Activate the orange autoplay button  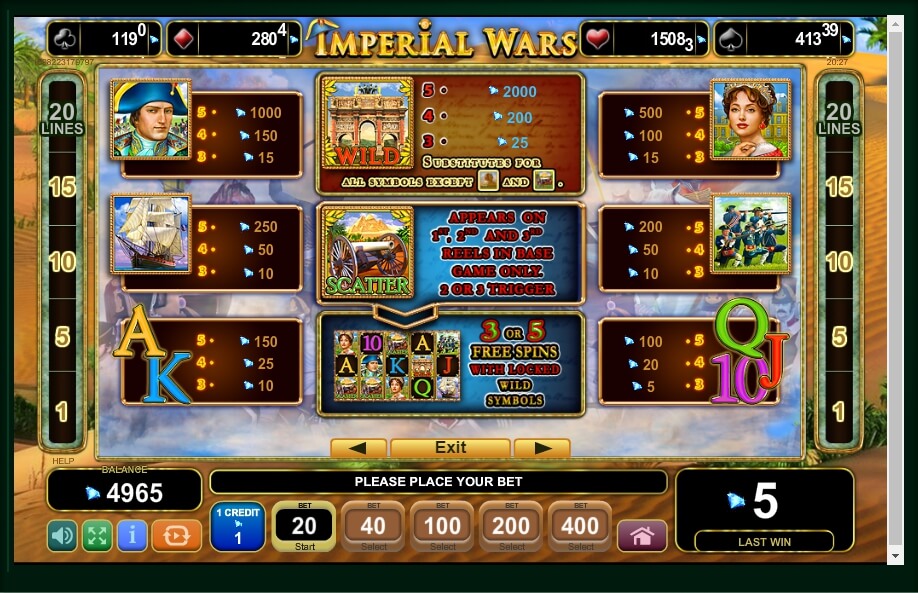[x=176, y=536]
